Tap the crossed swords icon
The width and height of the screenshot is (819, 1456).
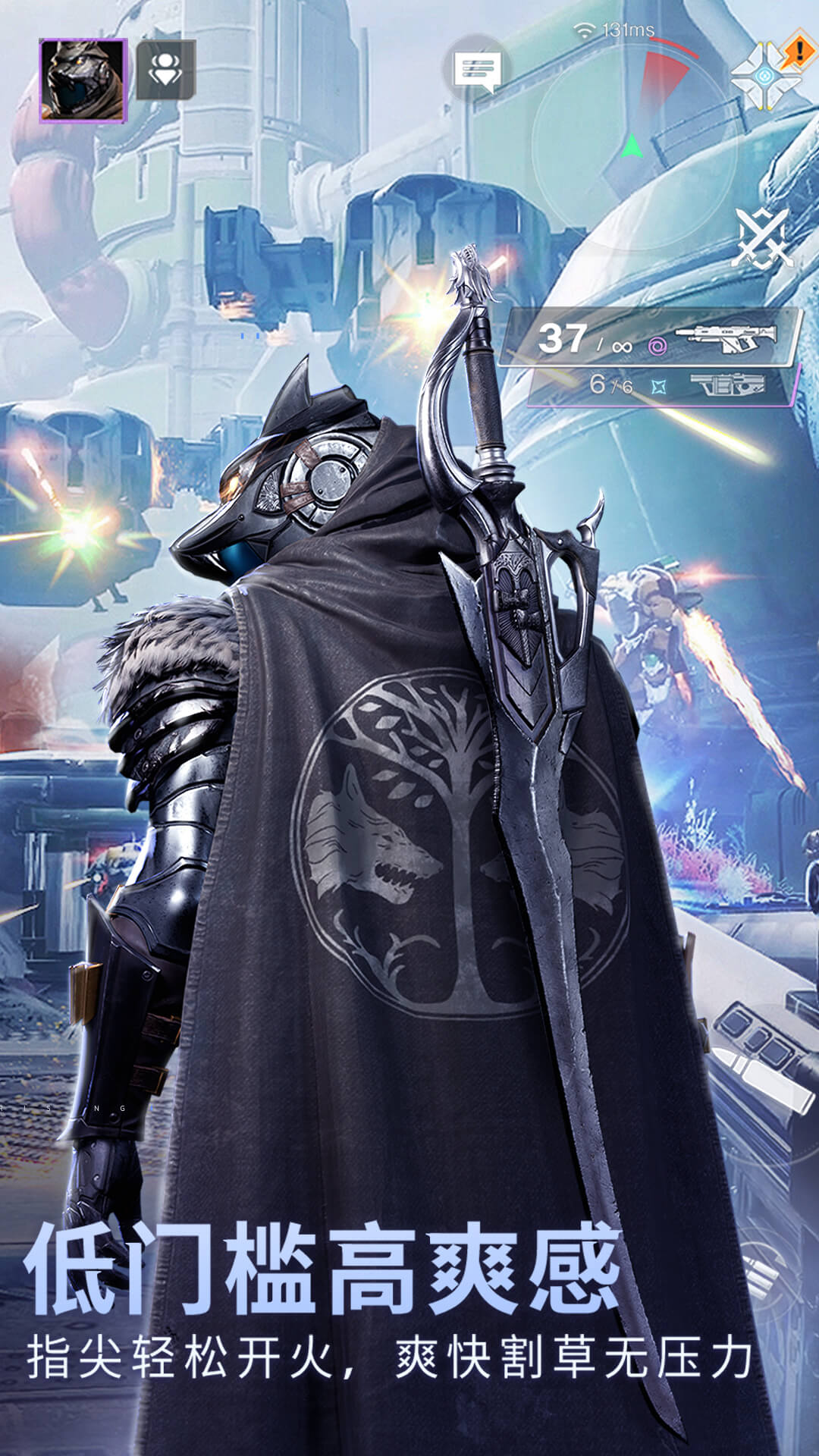762,239
